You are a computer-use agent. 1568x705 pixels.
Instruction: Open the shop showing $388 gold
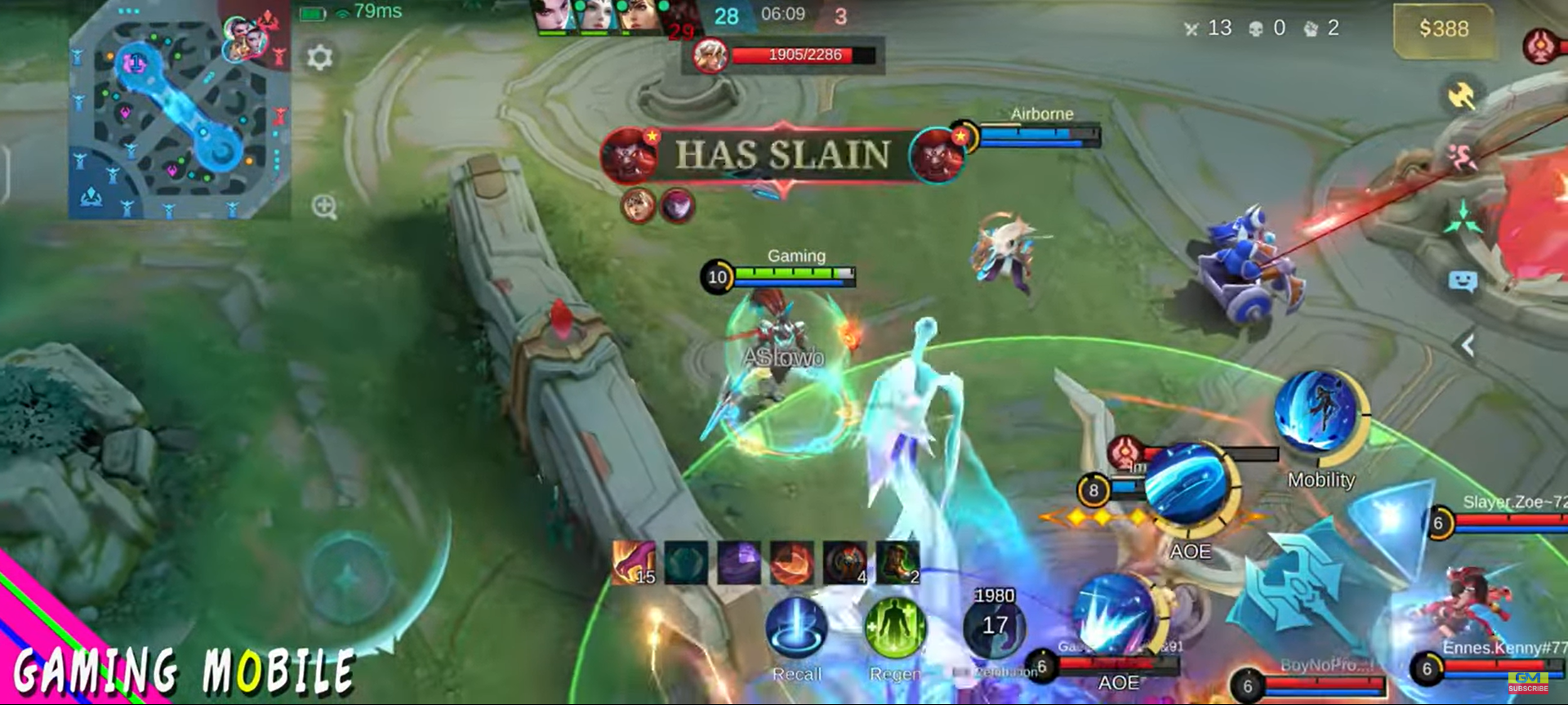[x=1443, y=30]
